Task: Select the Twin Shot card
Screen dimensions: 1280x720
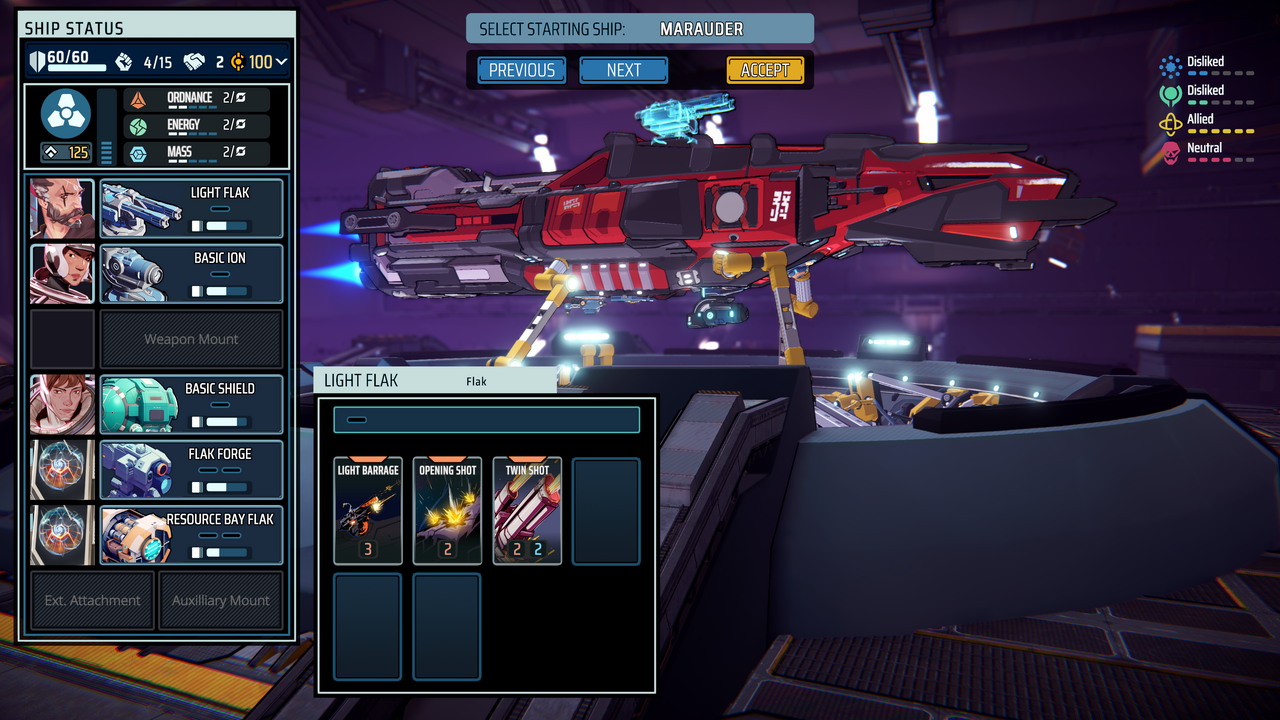Action: [526, 510]
